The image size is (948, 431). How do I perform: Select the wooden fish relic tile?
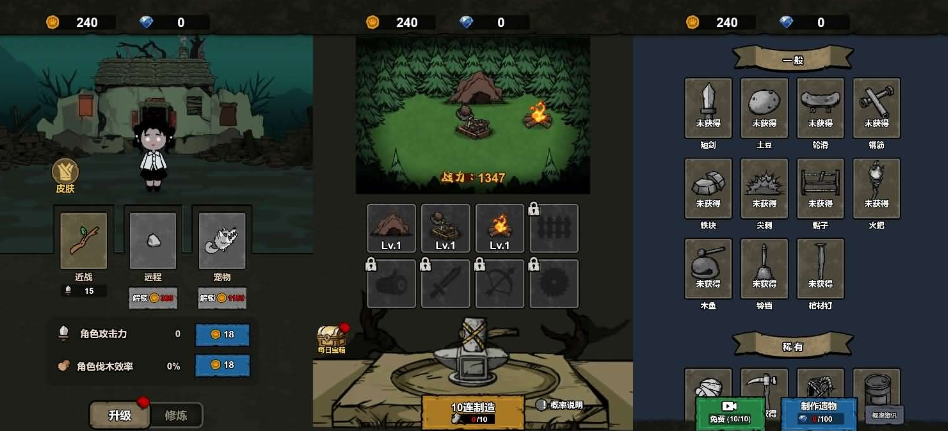[708, 268]
